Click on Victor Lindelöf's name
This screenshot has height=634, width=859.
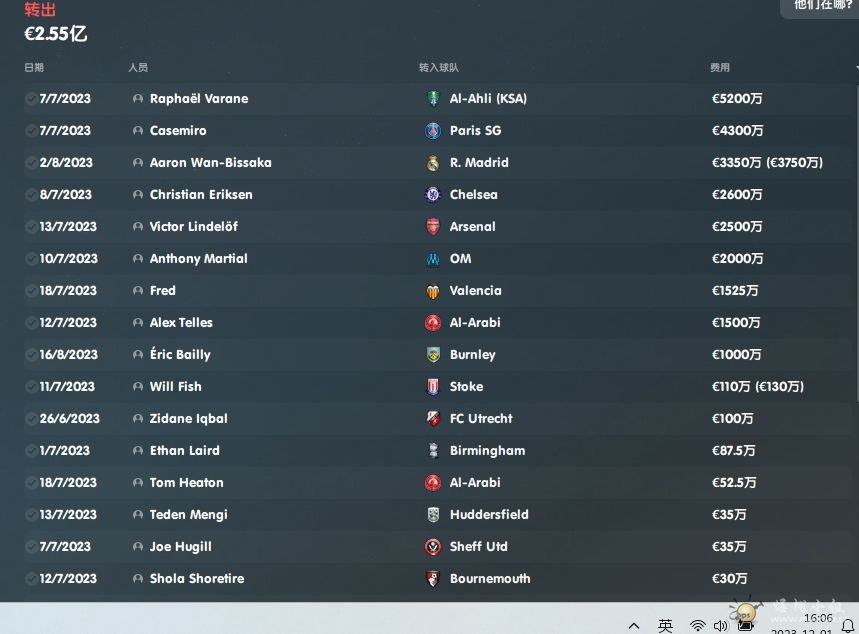pos(193,227)
